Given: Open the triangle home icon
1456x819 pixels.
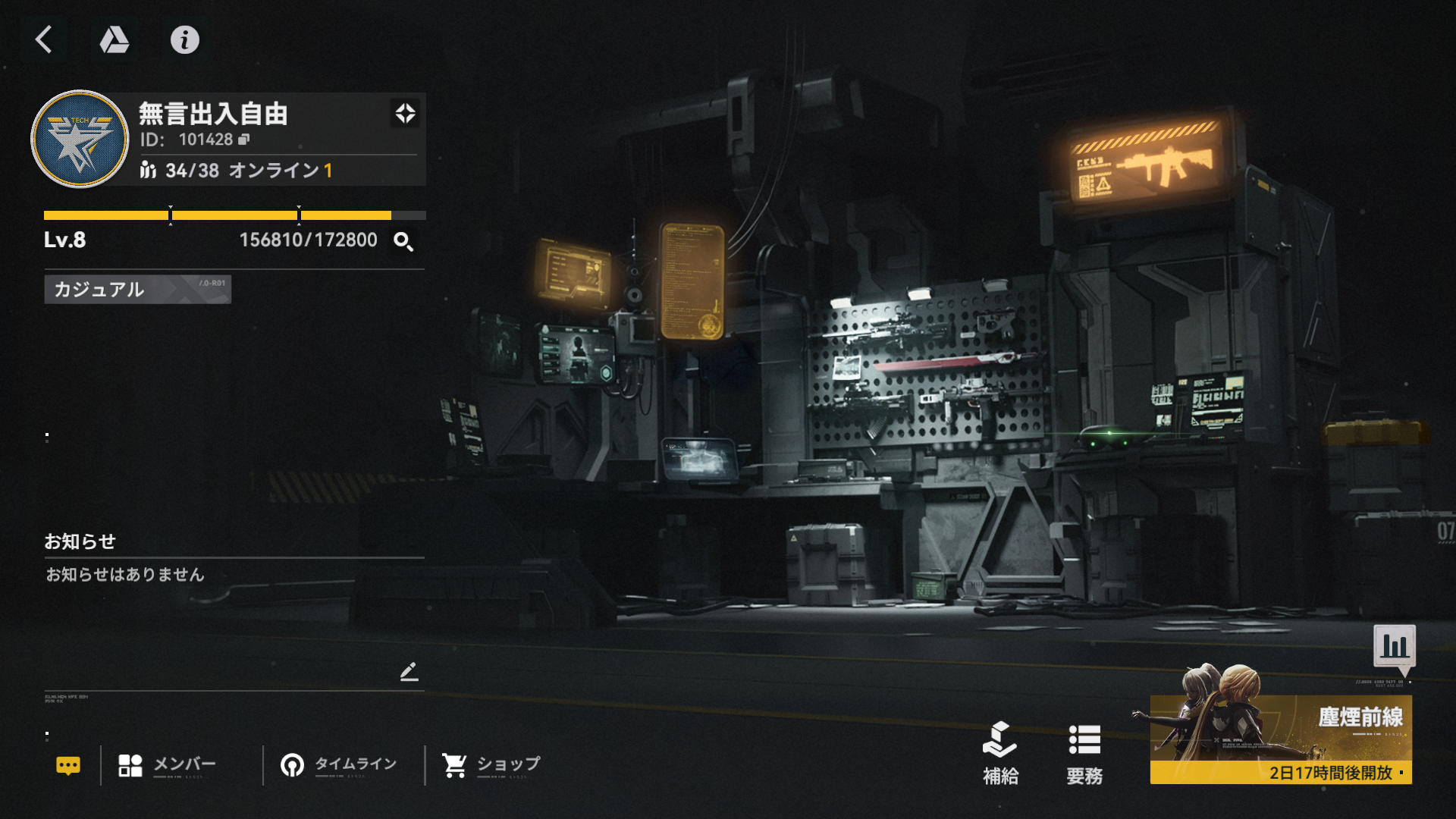Looking at the screenshot, I should tap(115, 39).
